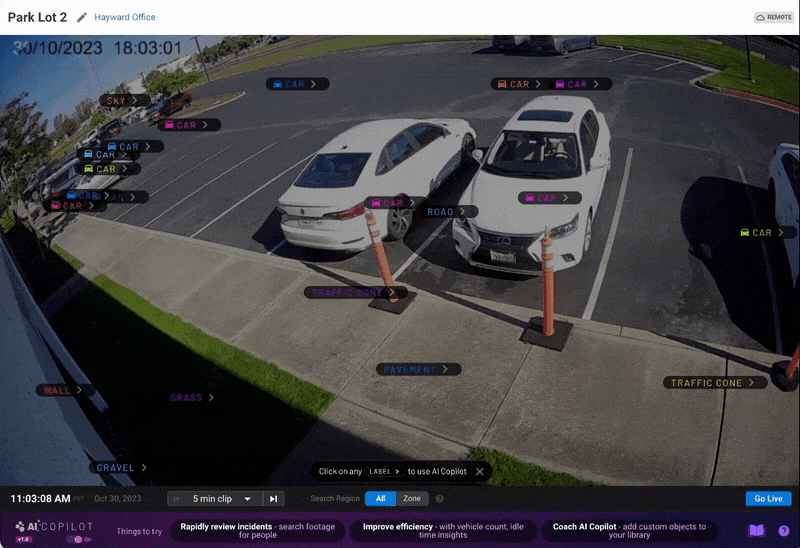This screenshot has height=548, width=800.
Task: Select the PAVEMENT label
Action: pos(419,369)
